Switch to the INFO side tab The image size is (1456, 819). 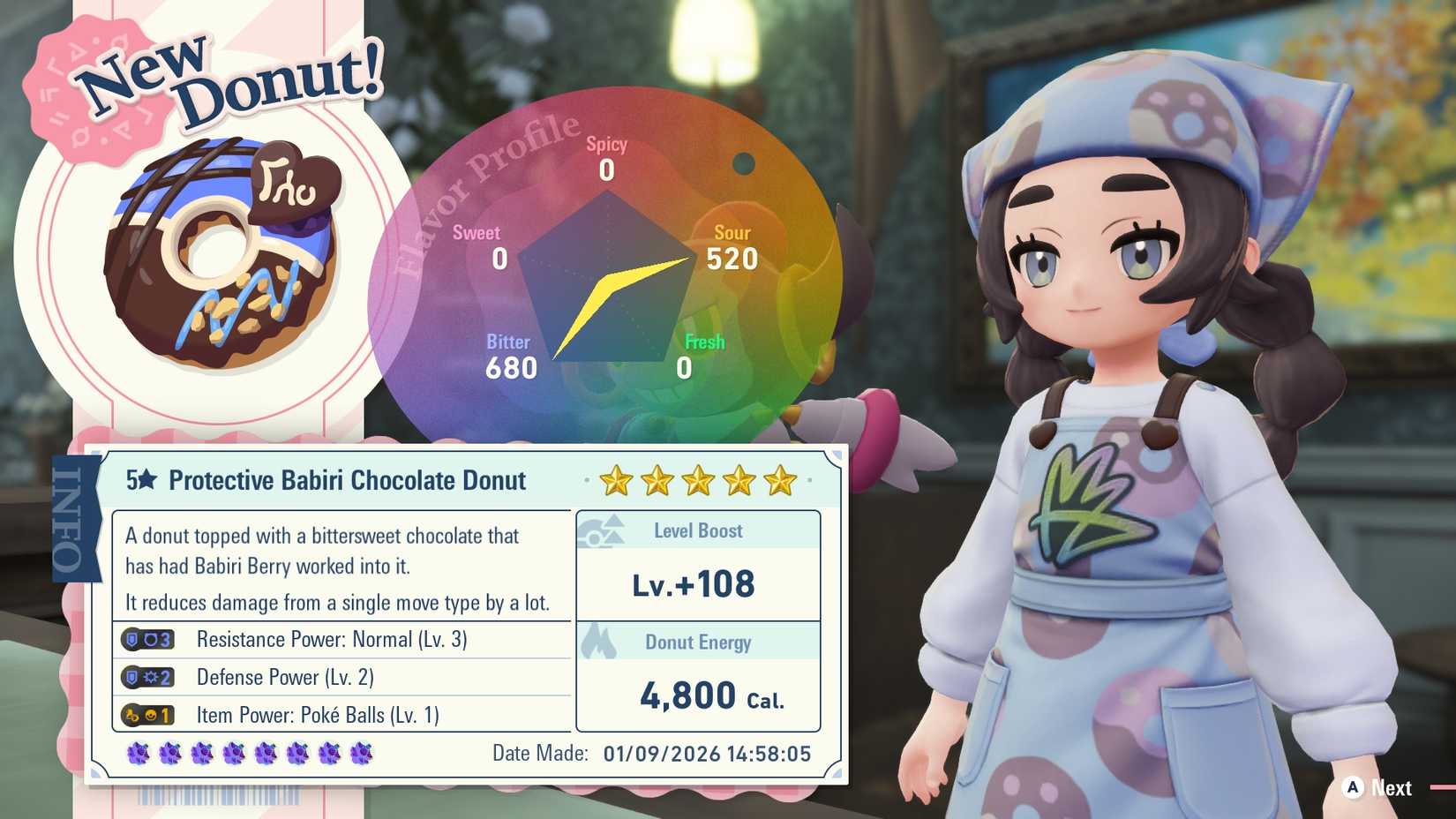[x=76, y=516]
